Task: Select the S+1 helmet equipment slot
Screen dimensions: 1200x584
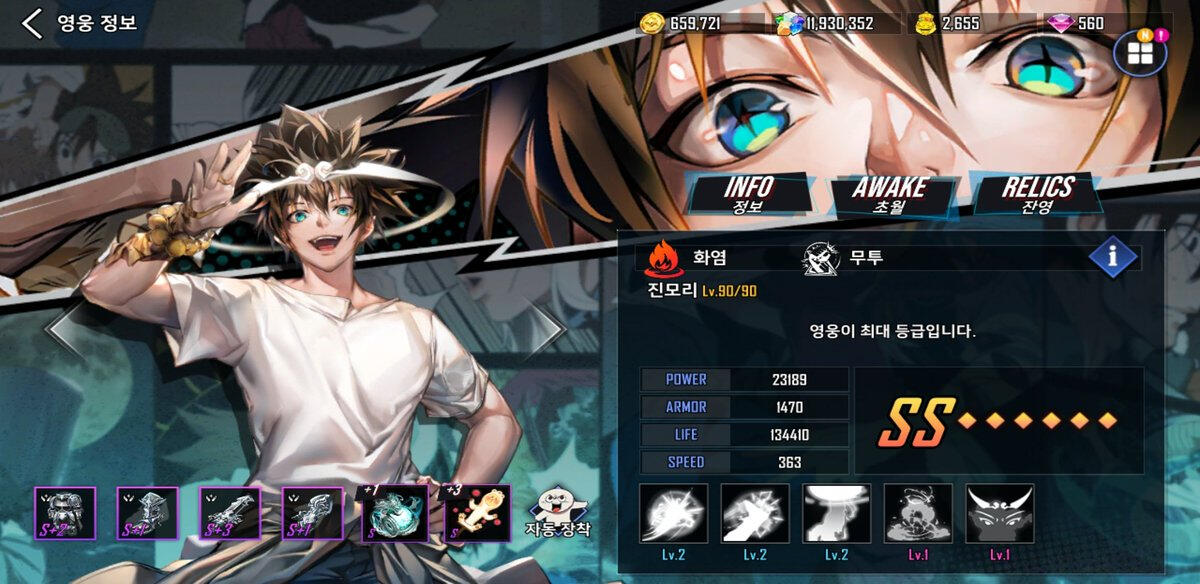Action: [x=147, y=514]
